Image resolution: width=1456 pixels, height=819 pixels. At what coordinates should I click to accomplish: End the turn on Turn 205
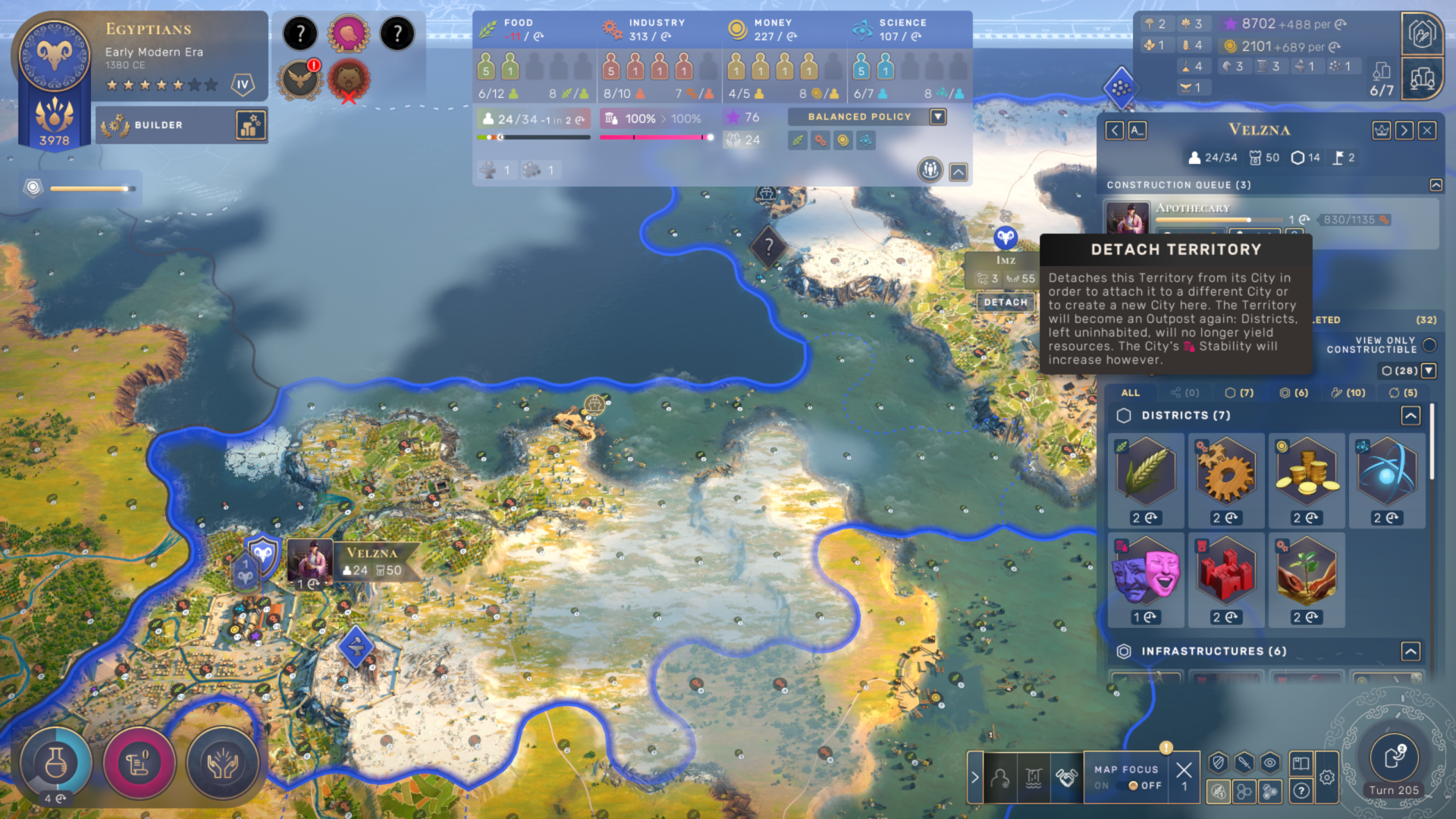[x=1394, y=758]
